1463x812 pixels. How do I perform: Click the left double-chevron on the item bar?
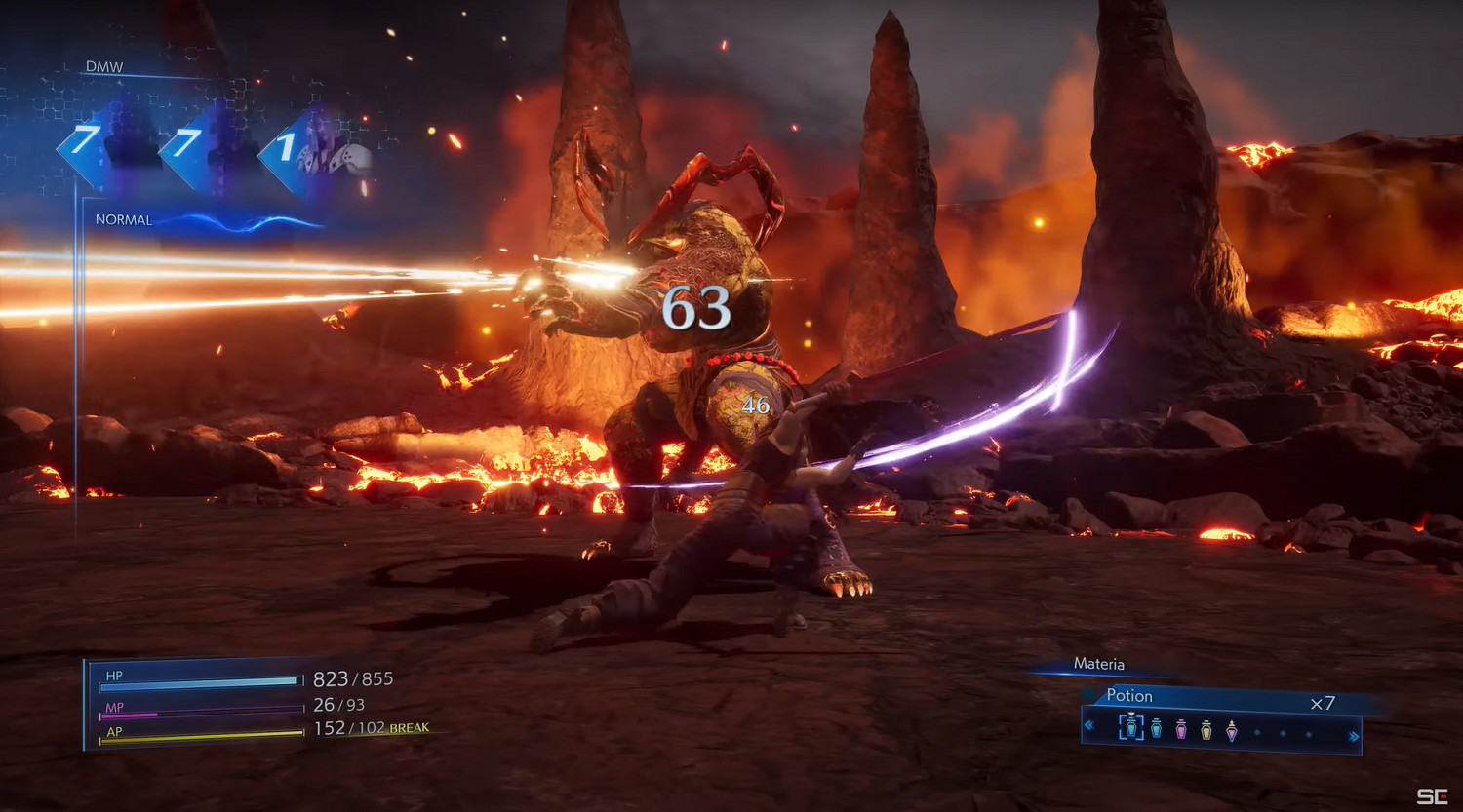click(1090, 726)
